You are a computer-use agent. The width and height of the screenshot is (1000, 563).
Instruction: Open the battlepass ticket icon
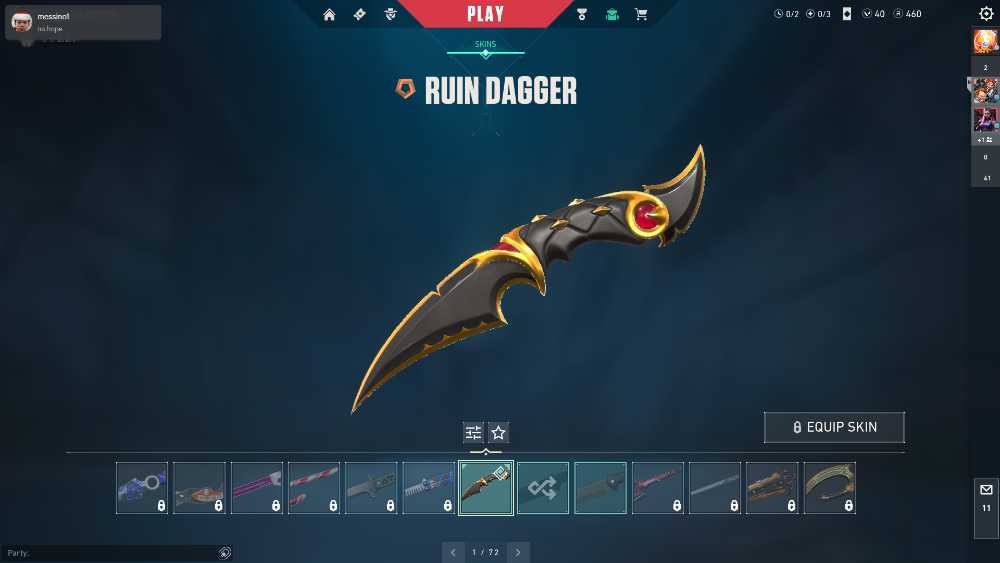(360, 14)
